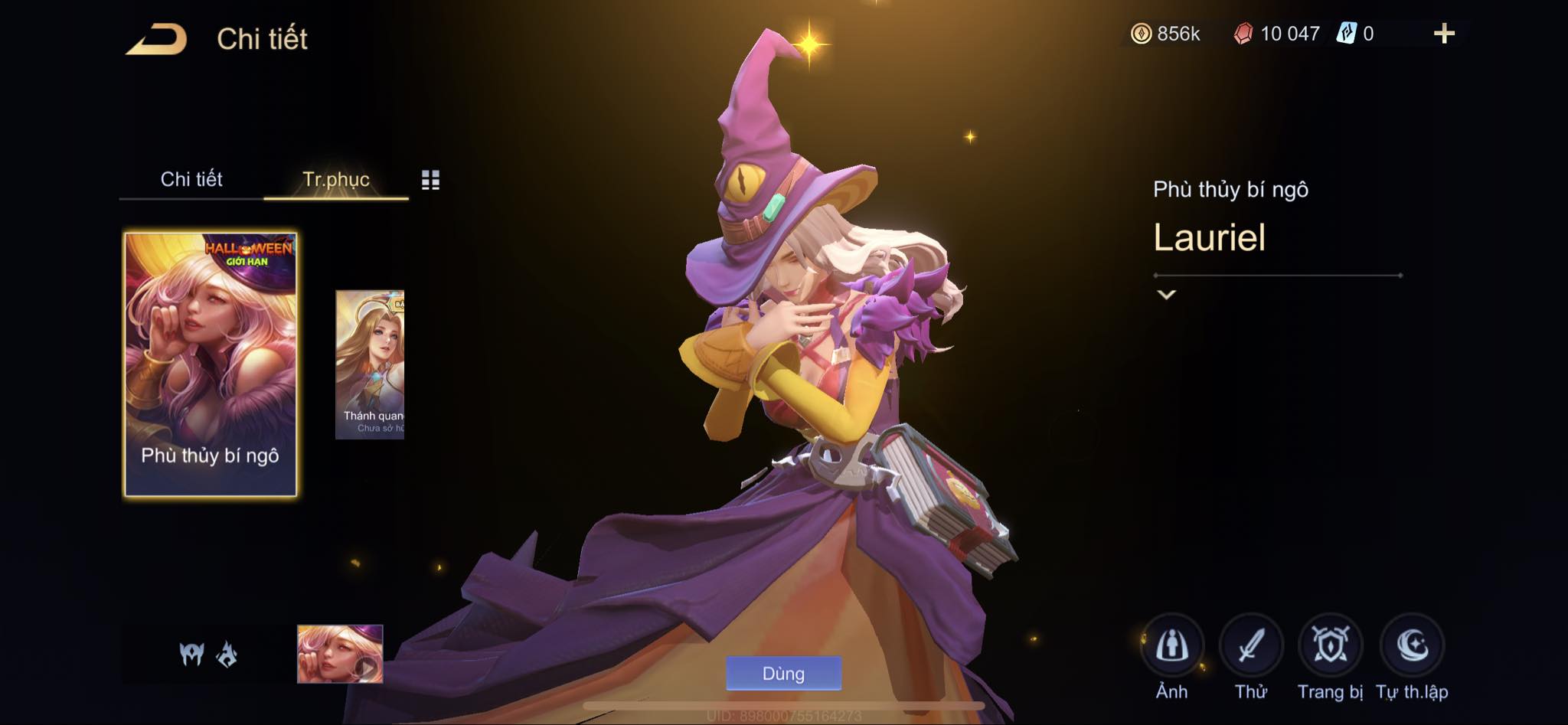The width and height of the screenshot is (1568, 725).
Task: Tap the Thử sword icon
Action: tap(1251, 647)
